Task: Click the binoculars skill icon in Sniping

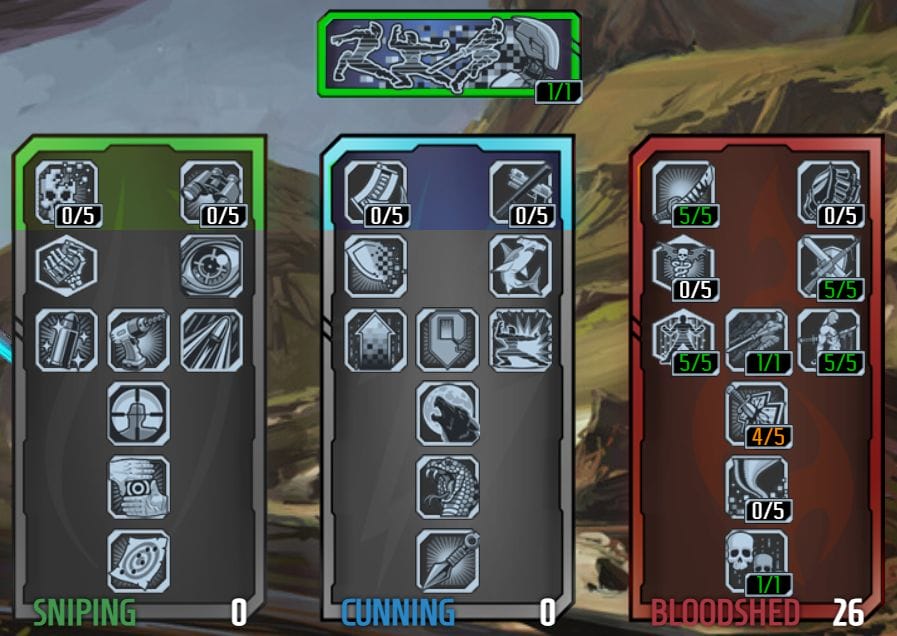Action: click(x=211, y=192)
